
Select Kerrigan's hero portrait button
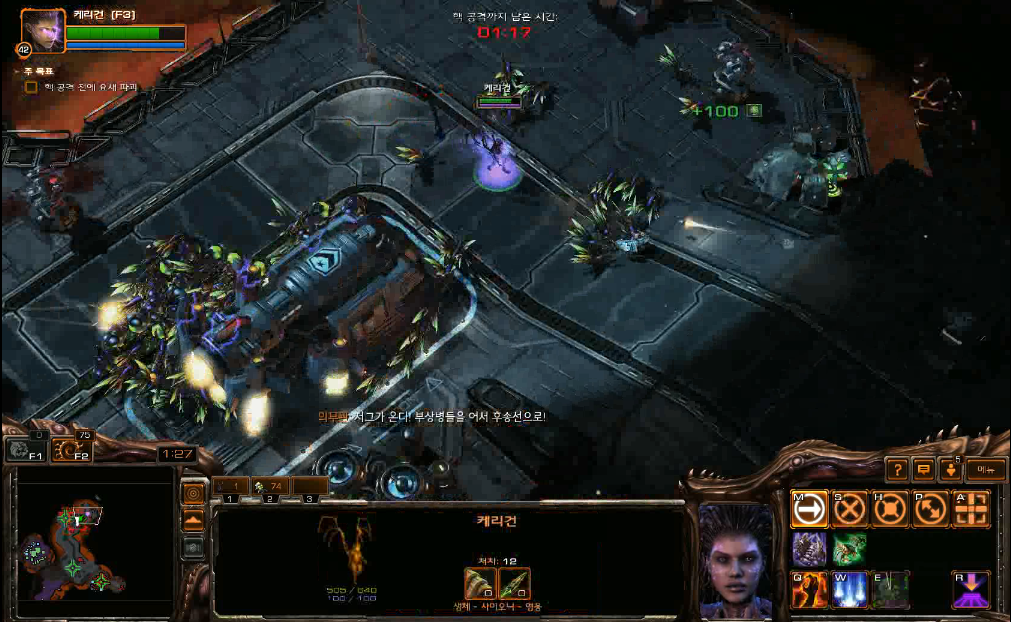(x=43, y=30)
